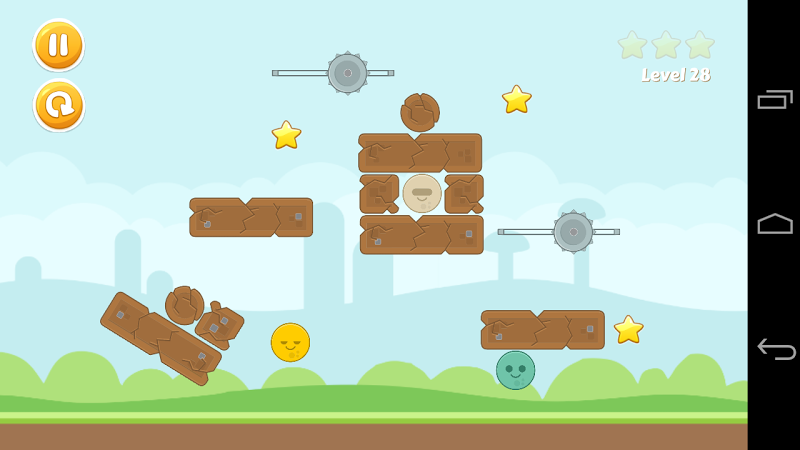Tap the Android recent apps button

775,99
